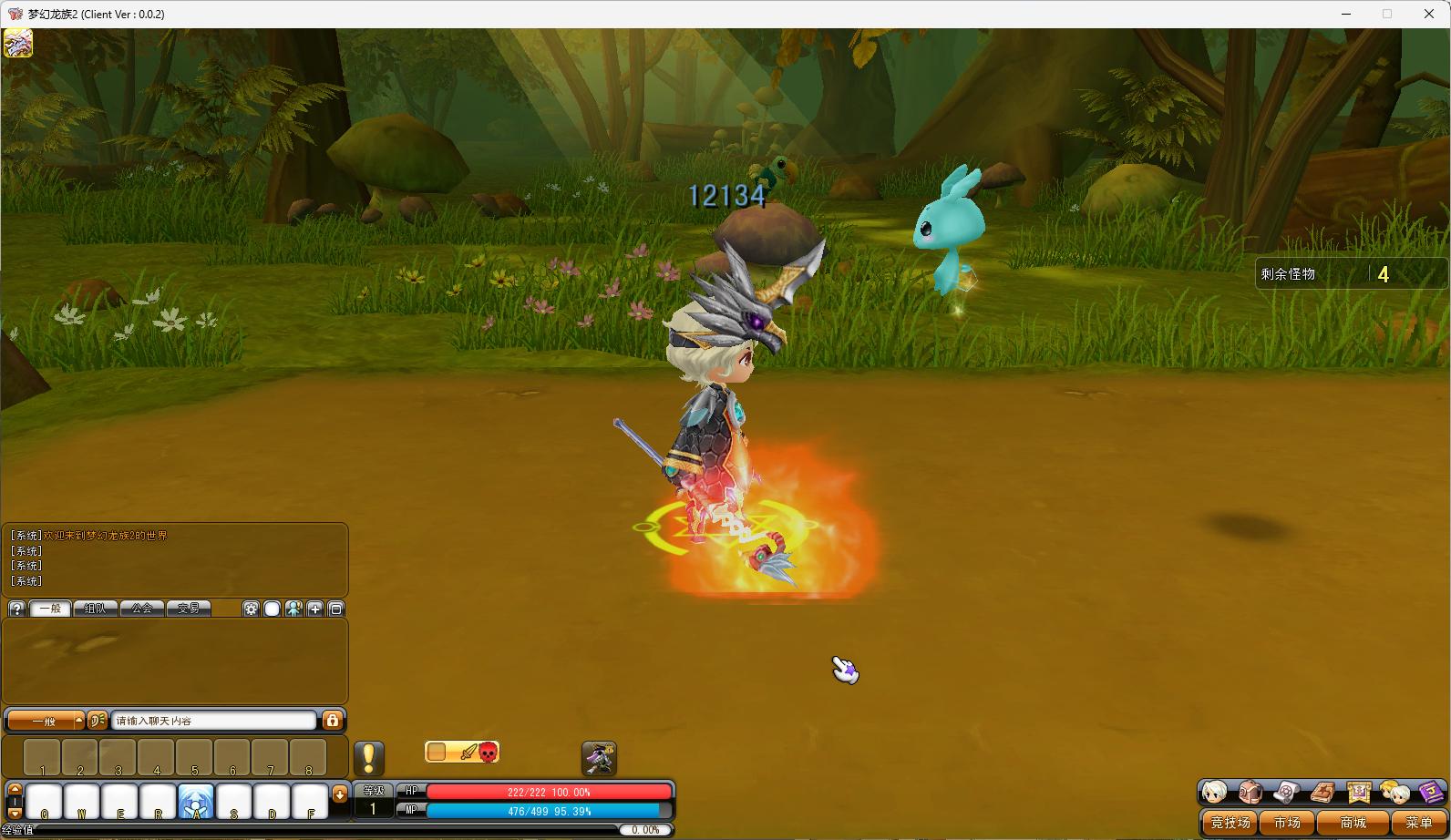
Task: Open the 菜单 main menu
Action: [1418, 822]
